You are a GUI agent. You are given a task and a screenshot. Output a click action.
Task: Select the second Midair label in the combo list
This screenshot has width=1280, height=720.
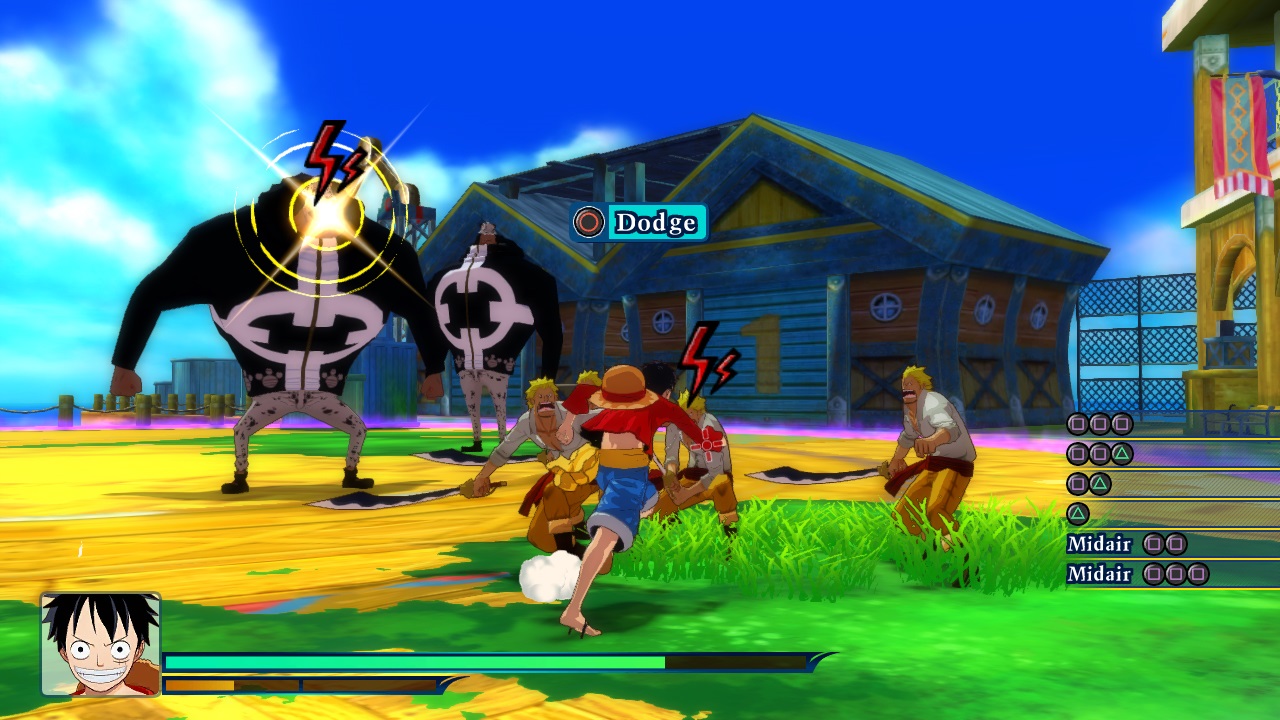pos(1100,574)
